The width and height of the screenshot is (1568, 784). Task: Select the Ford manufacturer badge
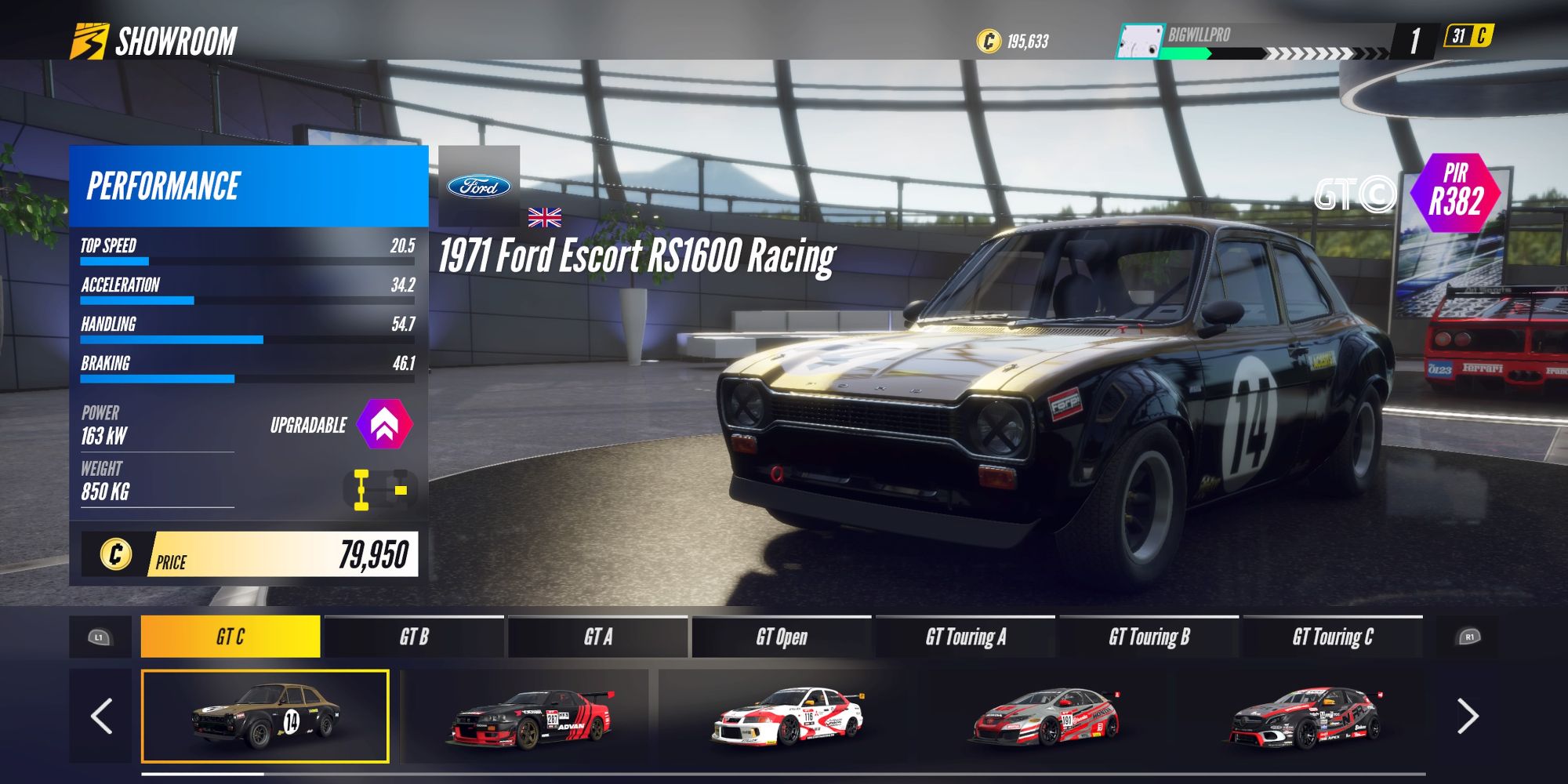tap(479, 186)
